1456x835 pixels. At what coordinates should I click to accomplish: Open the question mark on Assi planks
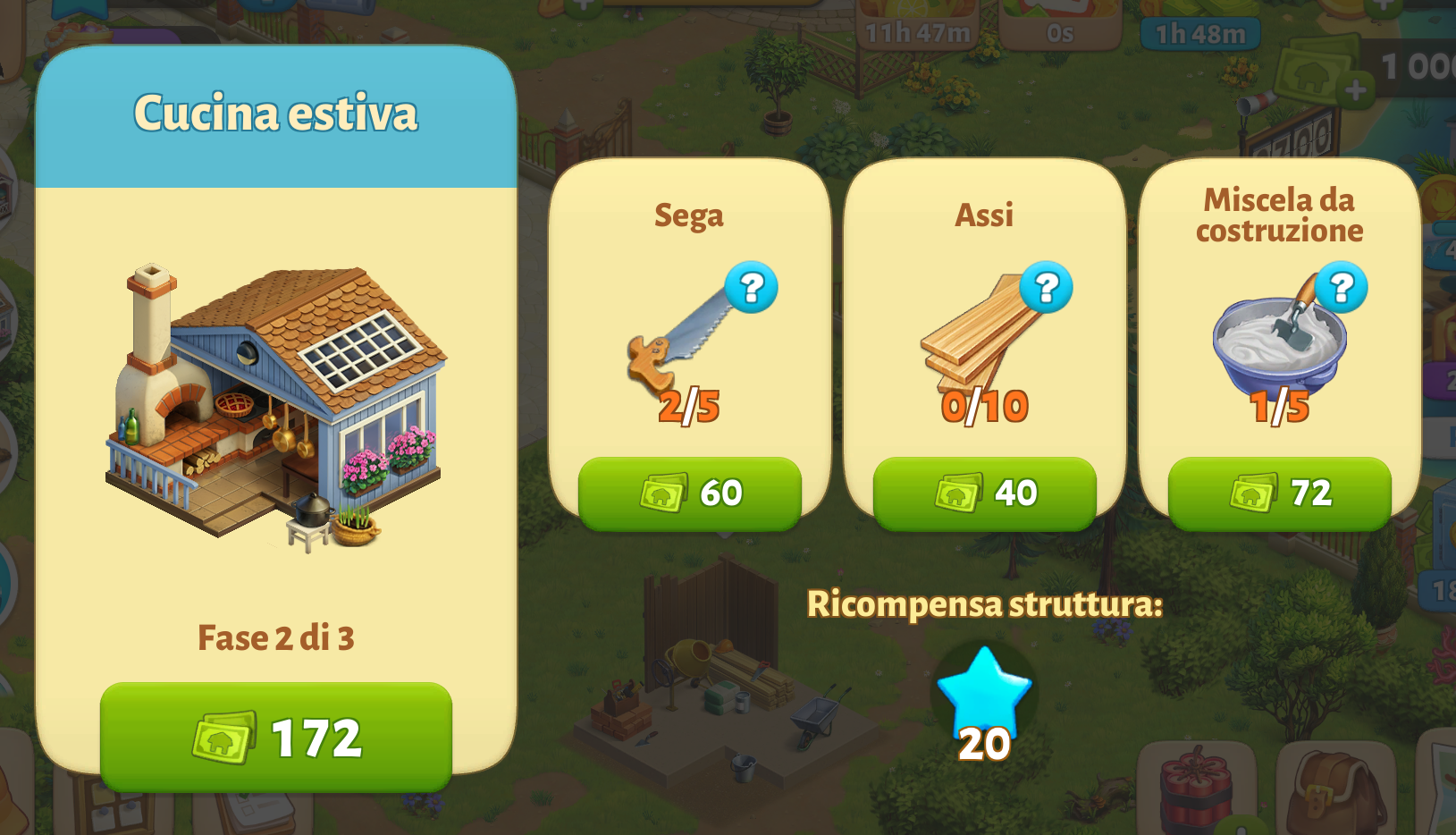pos(1046,287)
